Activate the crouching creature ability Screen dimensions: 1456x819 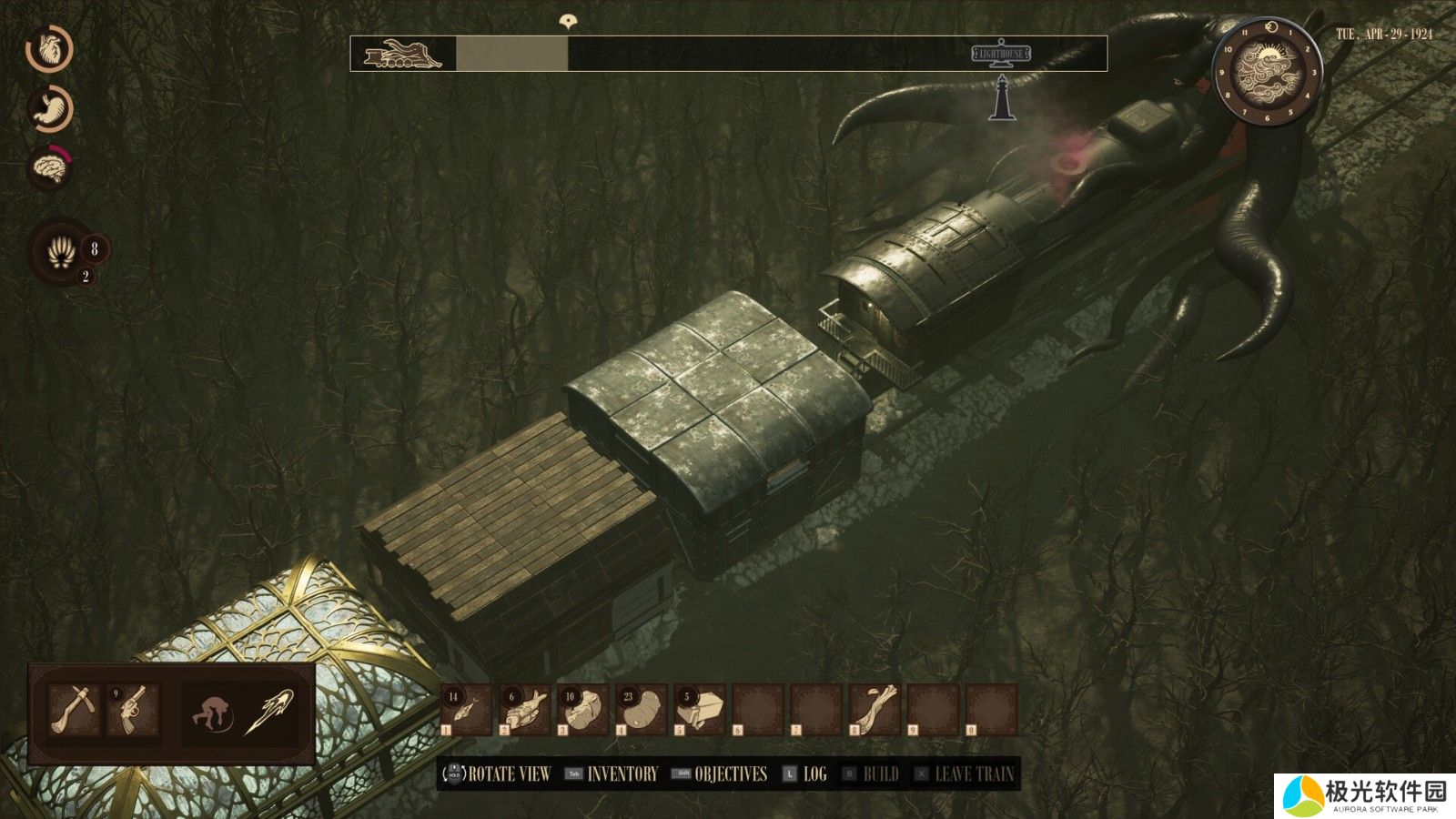tap(212, 711)
